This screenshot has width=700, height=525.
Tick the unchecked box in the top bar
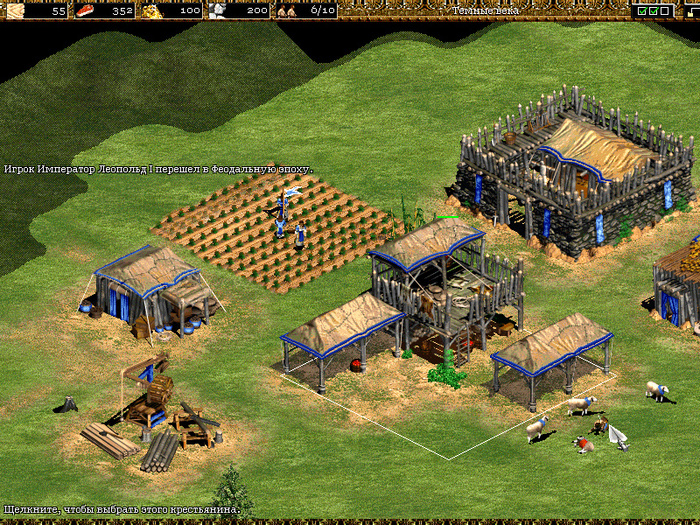pos(664,11)
